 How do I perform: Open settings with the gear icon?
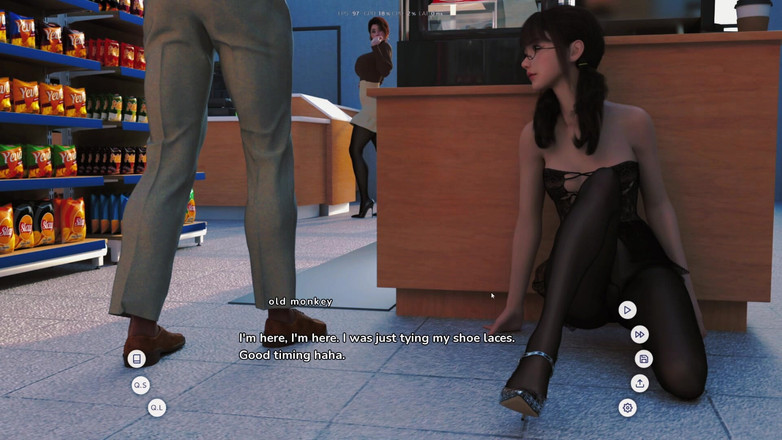tap(627, 408)
